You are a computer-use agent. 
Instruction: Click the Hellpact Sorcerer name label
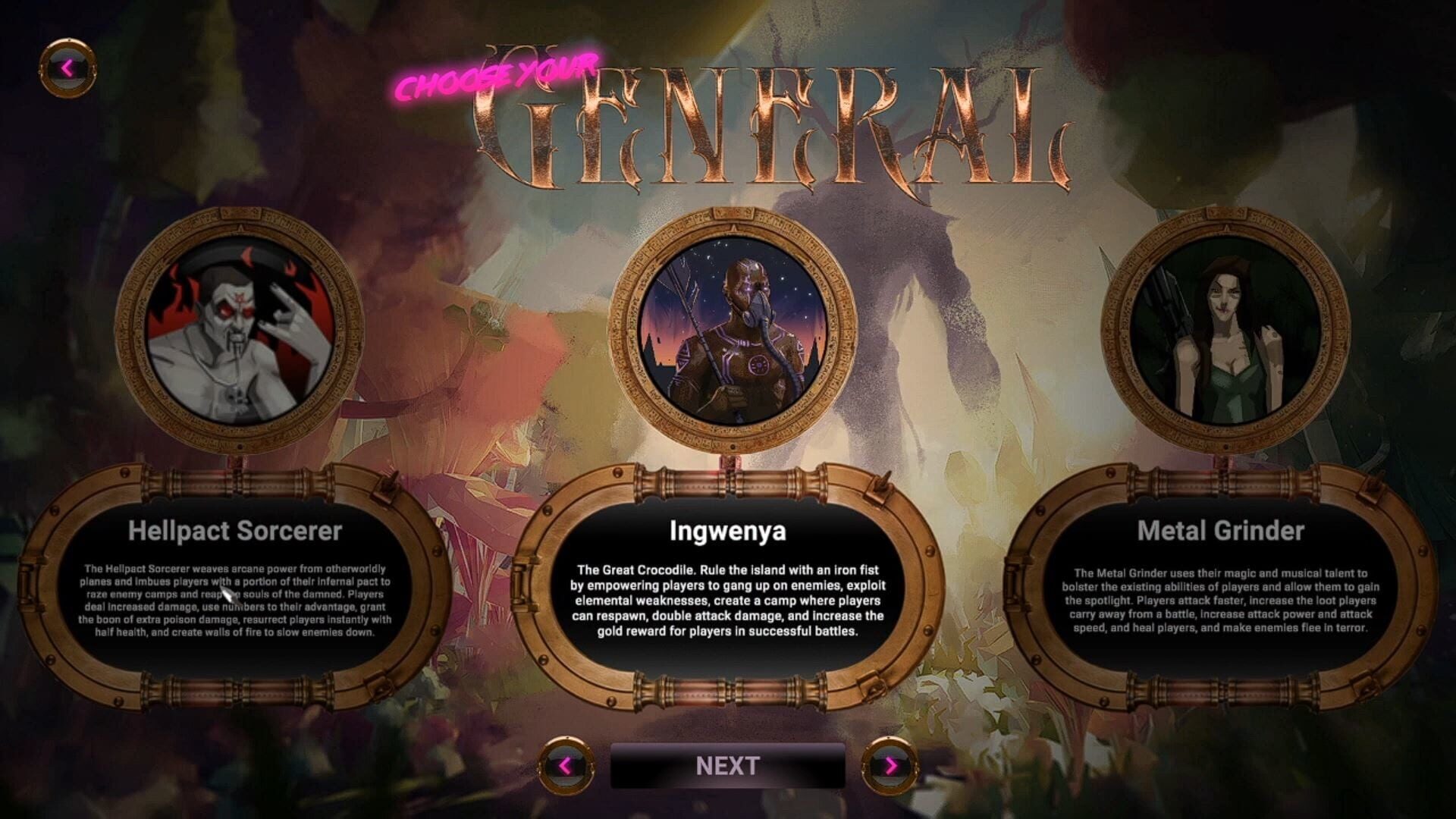point(234,532)
